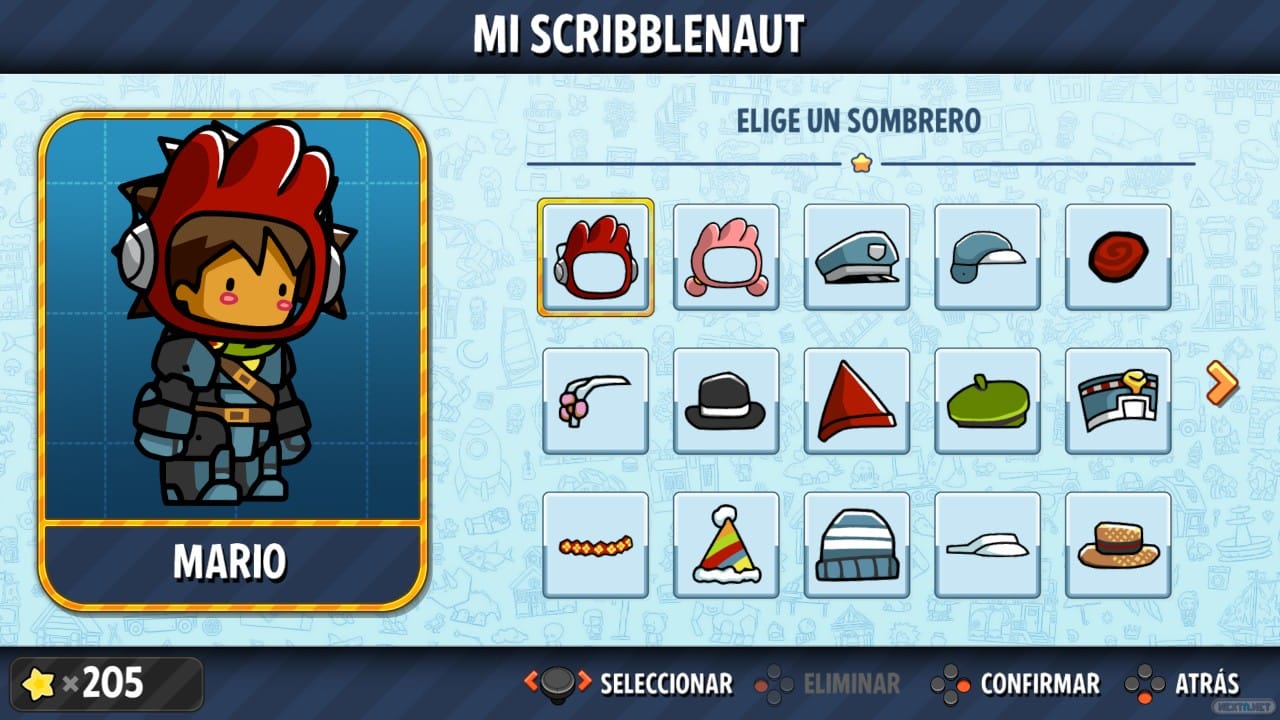Select the rainbow striped party hat
1280x720 pixels.
(x=726, y=545)
